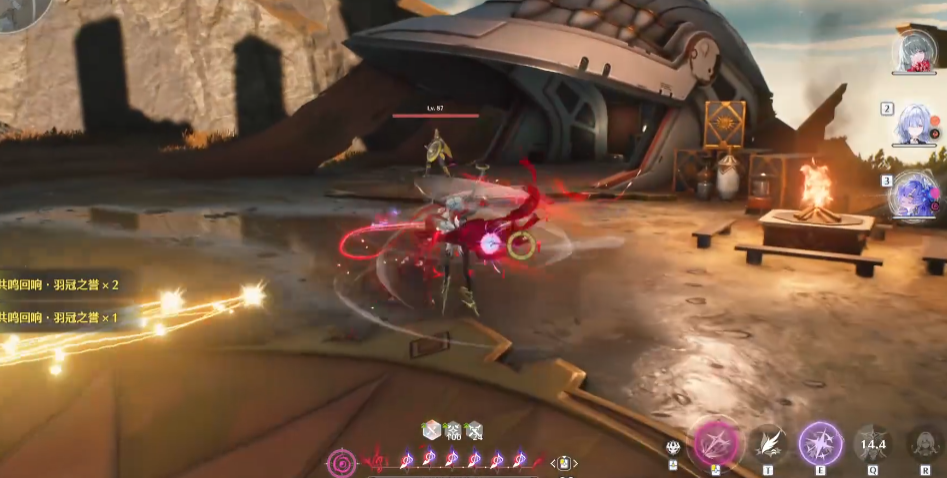Activate the glowing pink slash attack skill
Screen dimensions: 947x478
click(x=716, y=442)
